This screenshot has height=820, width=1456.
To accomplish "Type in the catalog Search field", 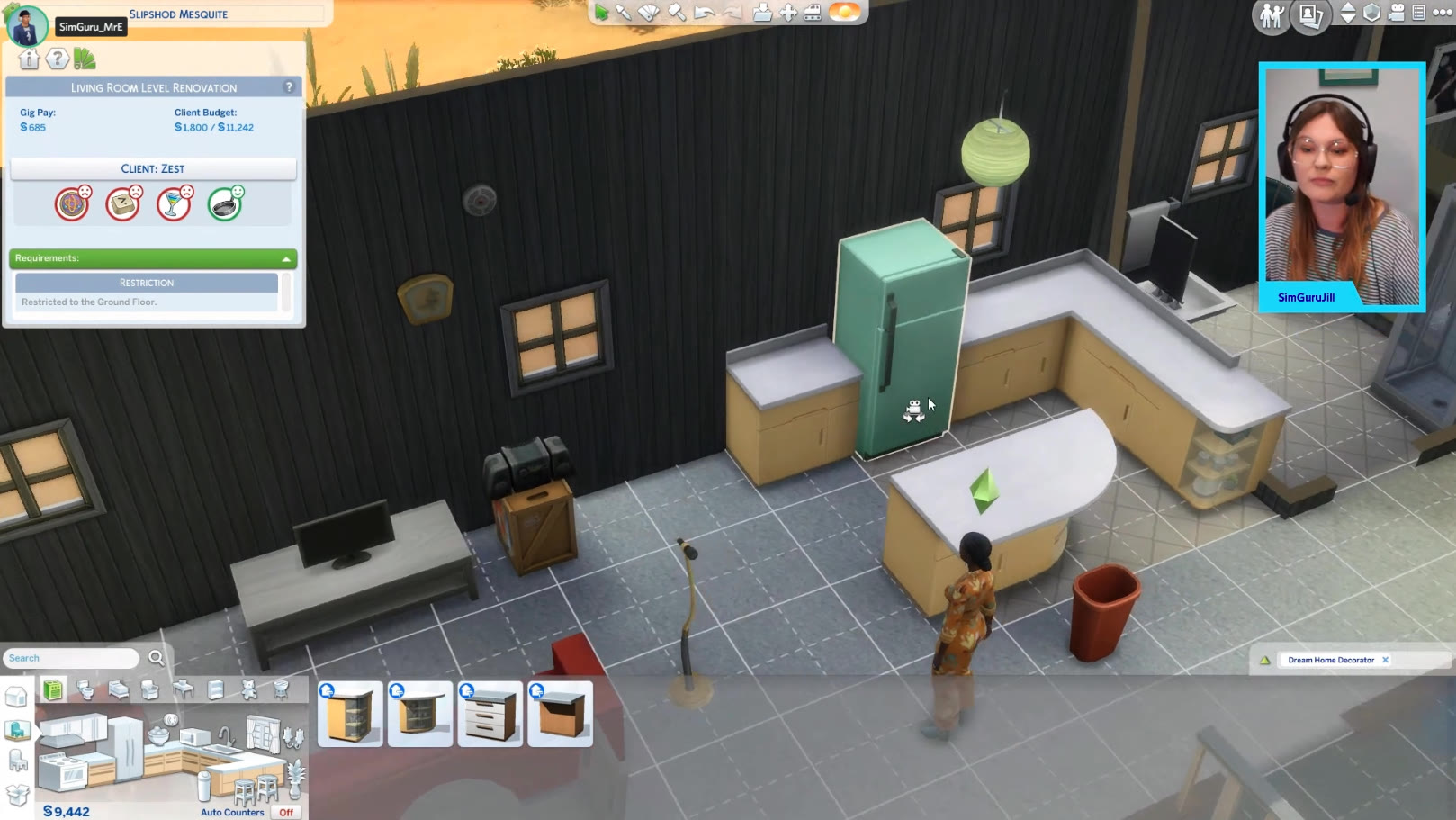I will coord(72,658).
